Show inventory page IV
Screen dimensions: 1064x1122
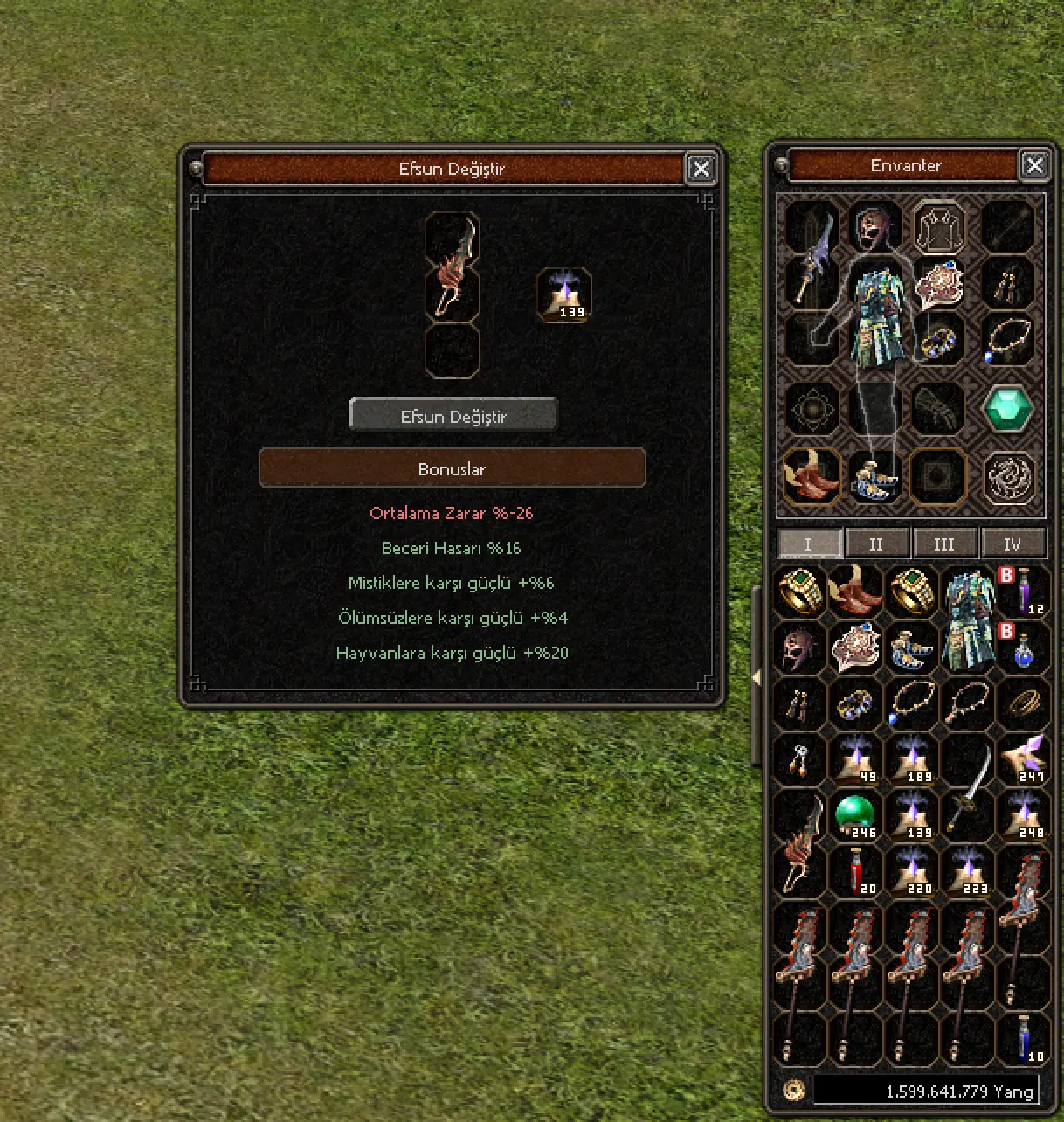1012,544
